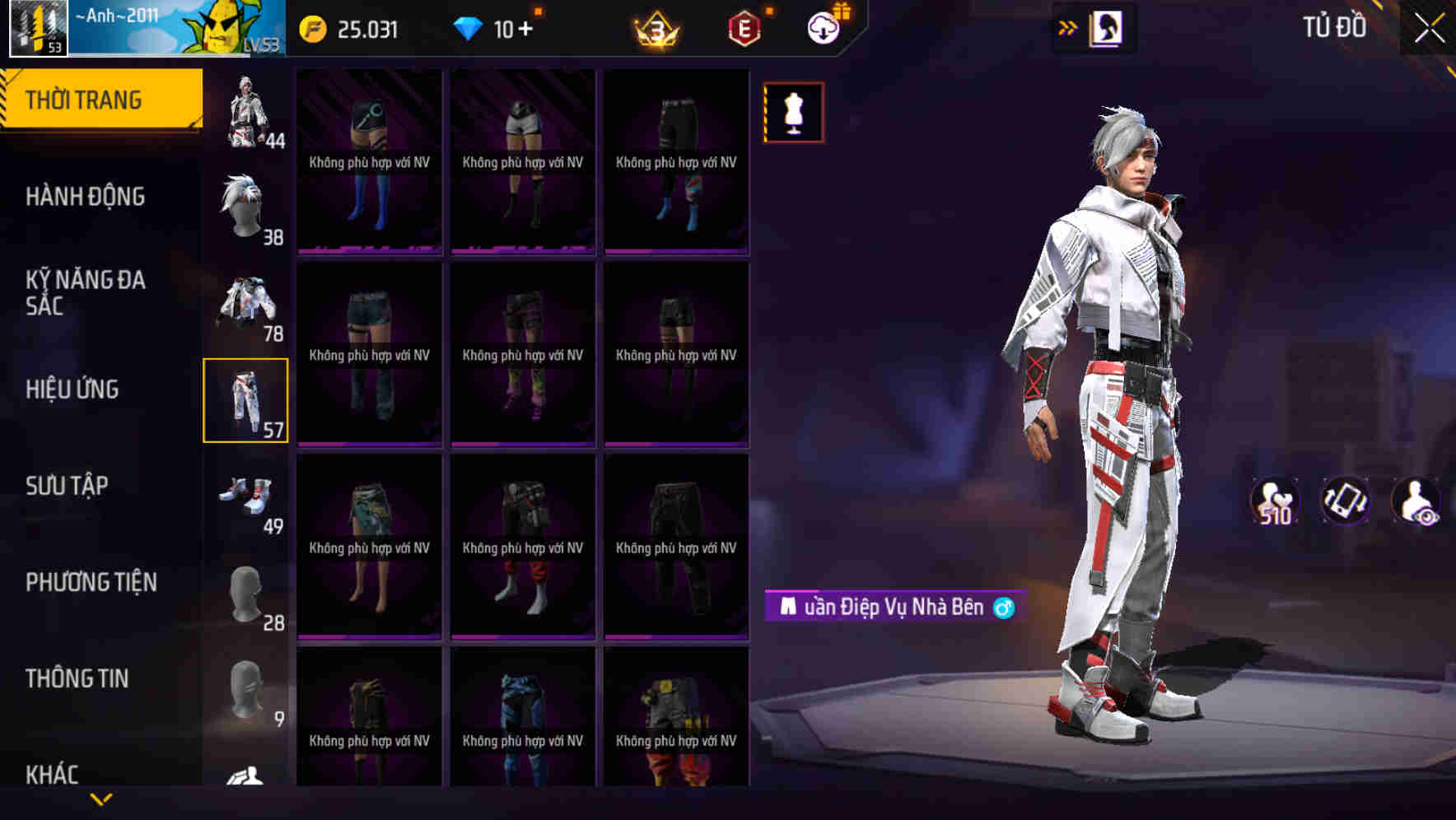Click the double-chevron expander near the portrait
Viewport: 1456px width, 820px height.
(1068, 27)
